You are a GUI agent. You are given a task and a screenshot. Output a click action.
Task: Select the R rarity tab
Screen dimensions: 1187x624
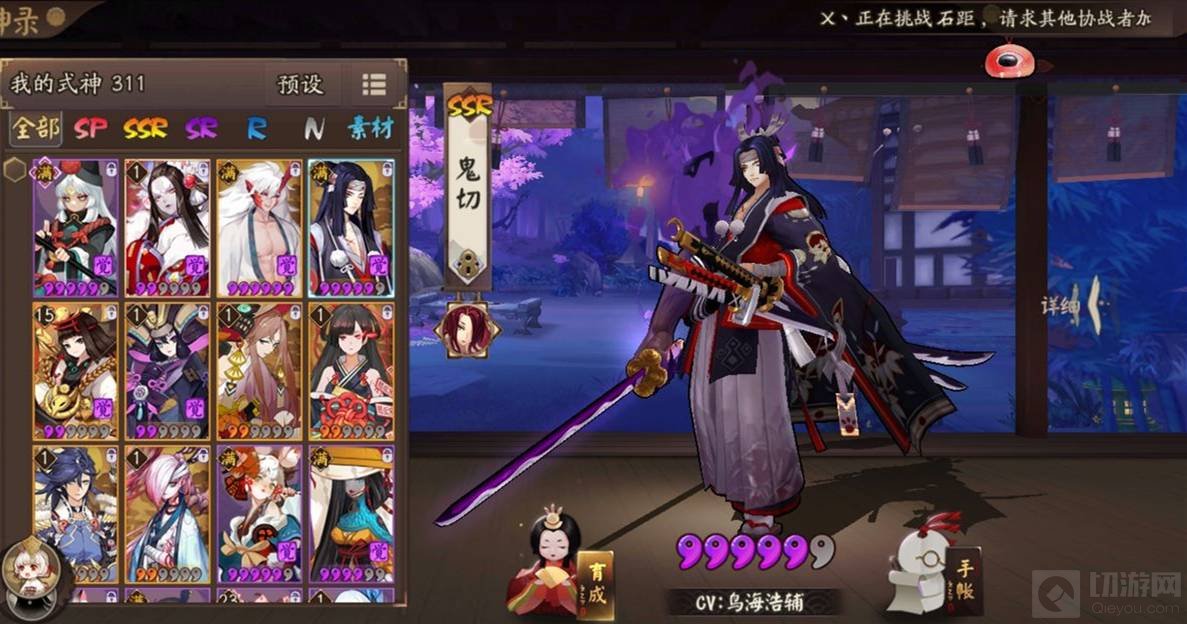tap(257, 129)
